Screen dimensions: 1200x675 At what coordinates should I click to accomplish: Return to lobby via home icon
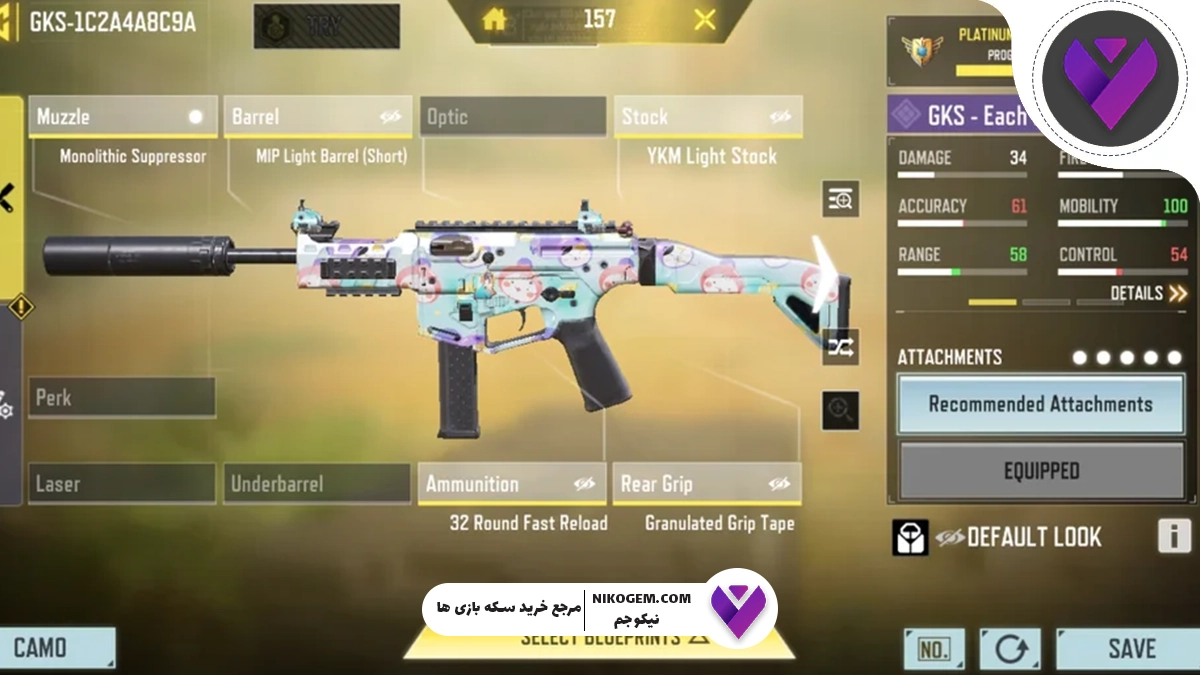point(495,19)
